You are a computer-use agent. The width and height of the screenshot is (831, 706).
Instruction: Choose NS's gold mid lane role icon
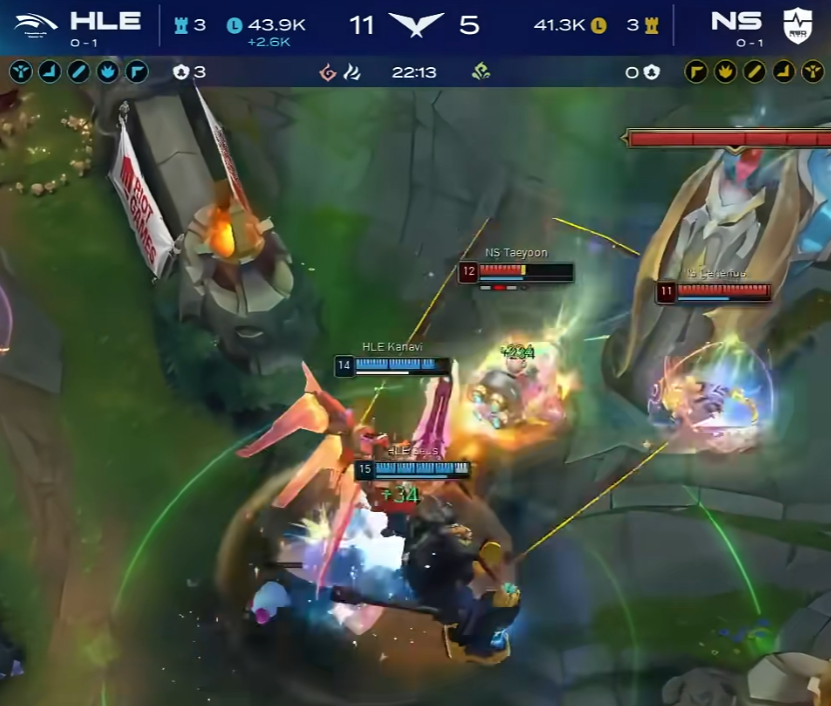[754, 72]
